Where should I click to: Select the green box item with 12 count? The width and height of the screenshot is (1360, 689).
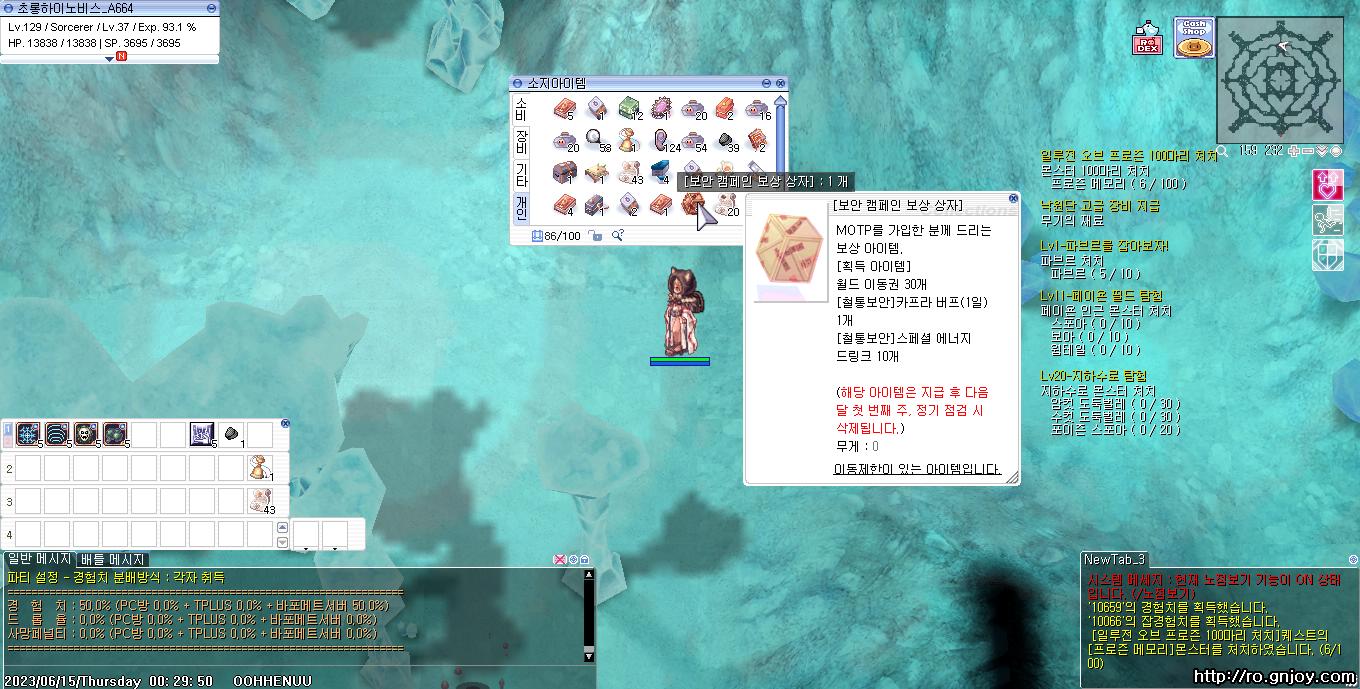(629, 108)
